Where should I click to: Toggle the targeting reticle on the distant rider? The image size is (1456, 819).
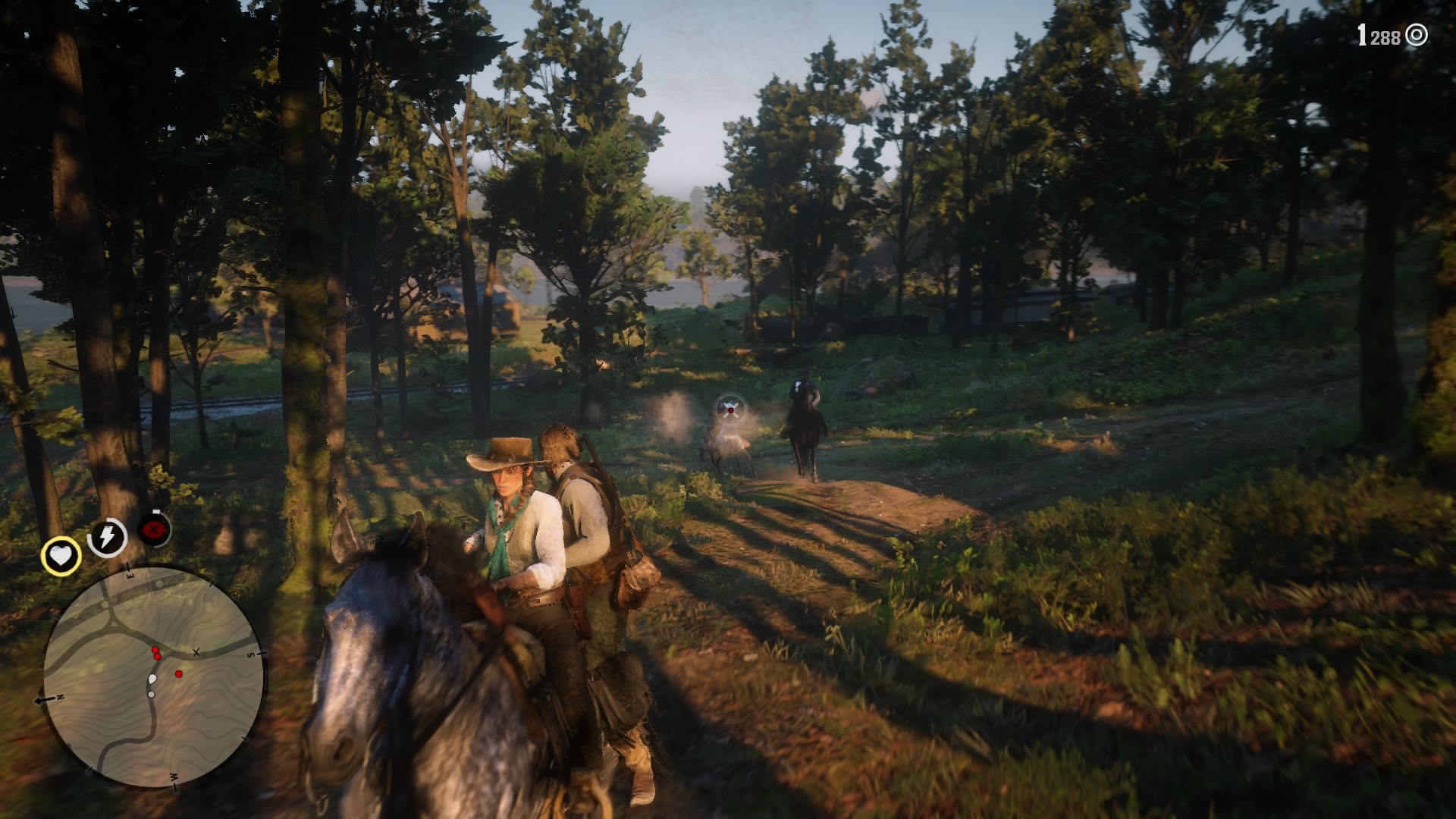coord(730,409)
